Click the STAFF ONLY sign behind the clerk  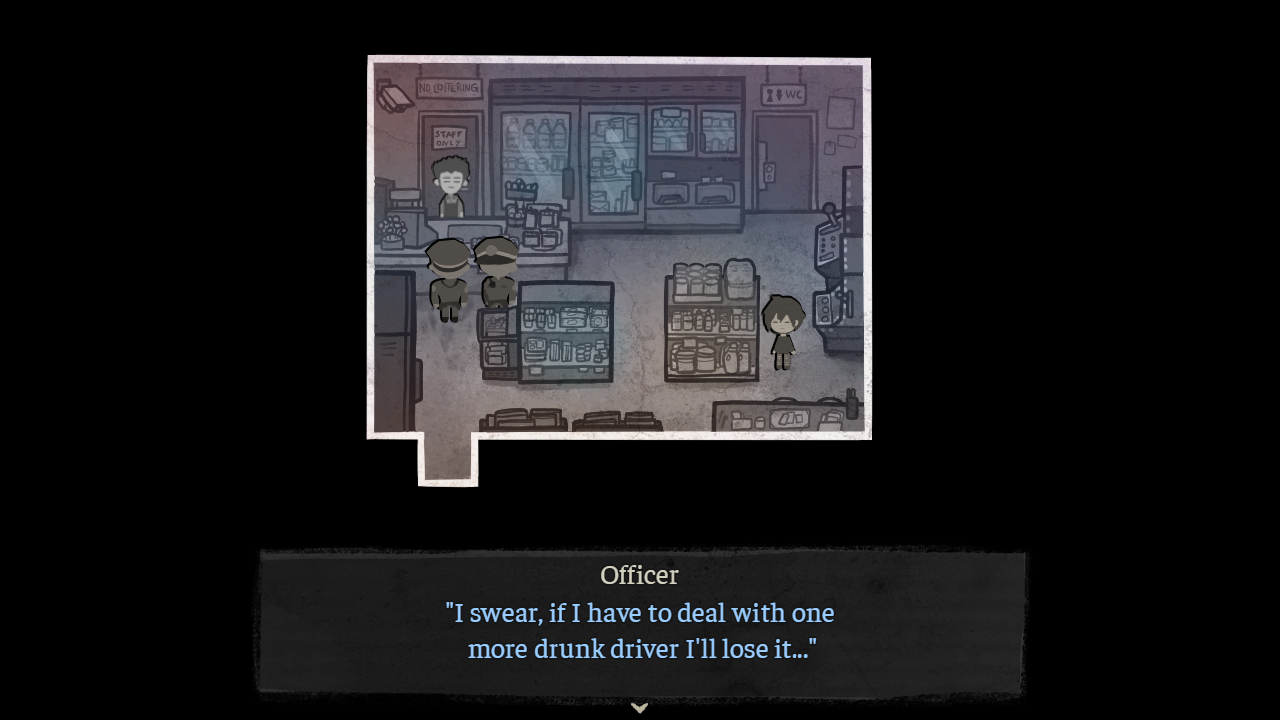tap(449, 135)
